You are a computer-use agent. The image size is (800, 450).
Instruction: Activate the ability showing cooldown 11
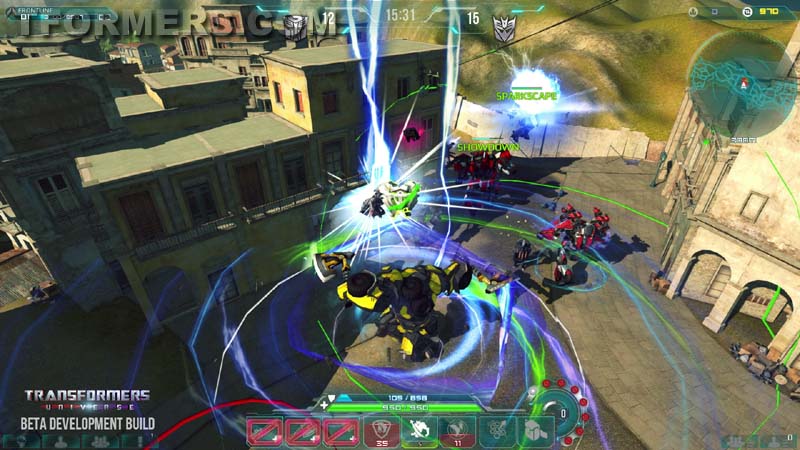tap(455, 431)
